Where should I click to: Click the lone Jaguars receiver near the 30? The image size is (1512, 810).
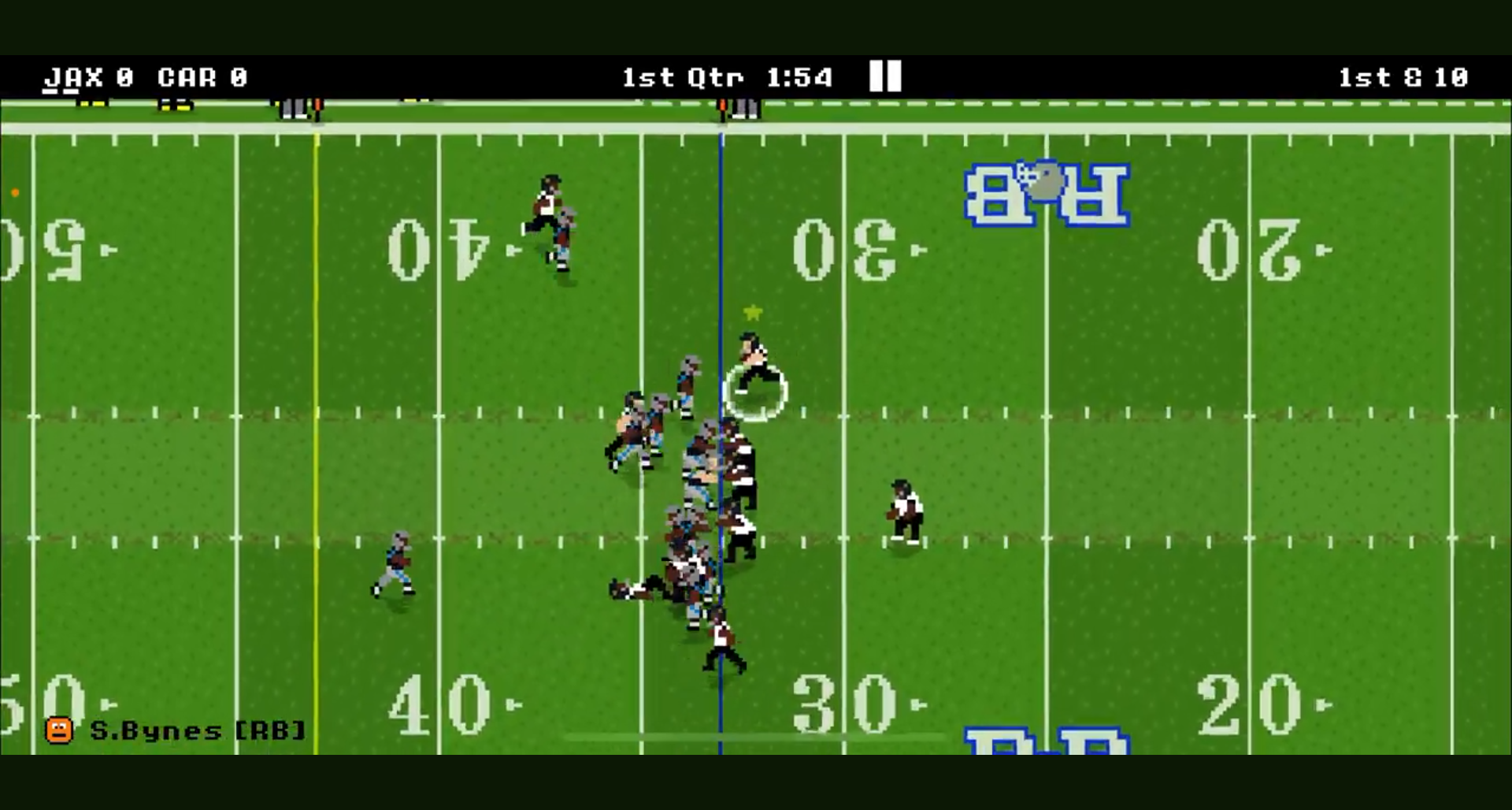(x=904, y=512)
